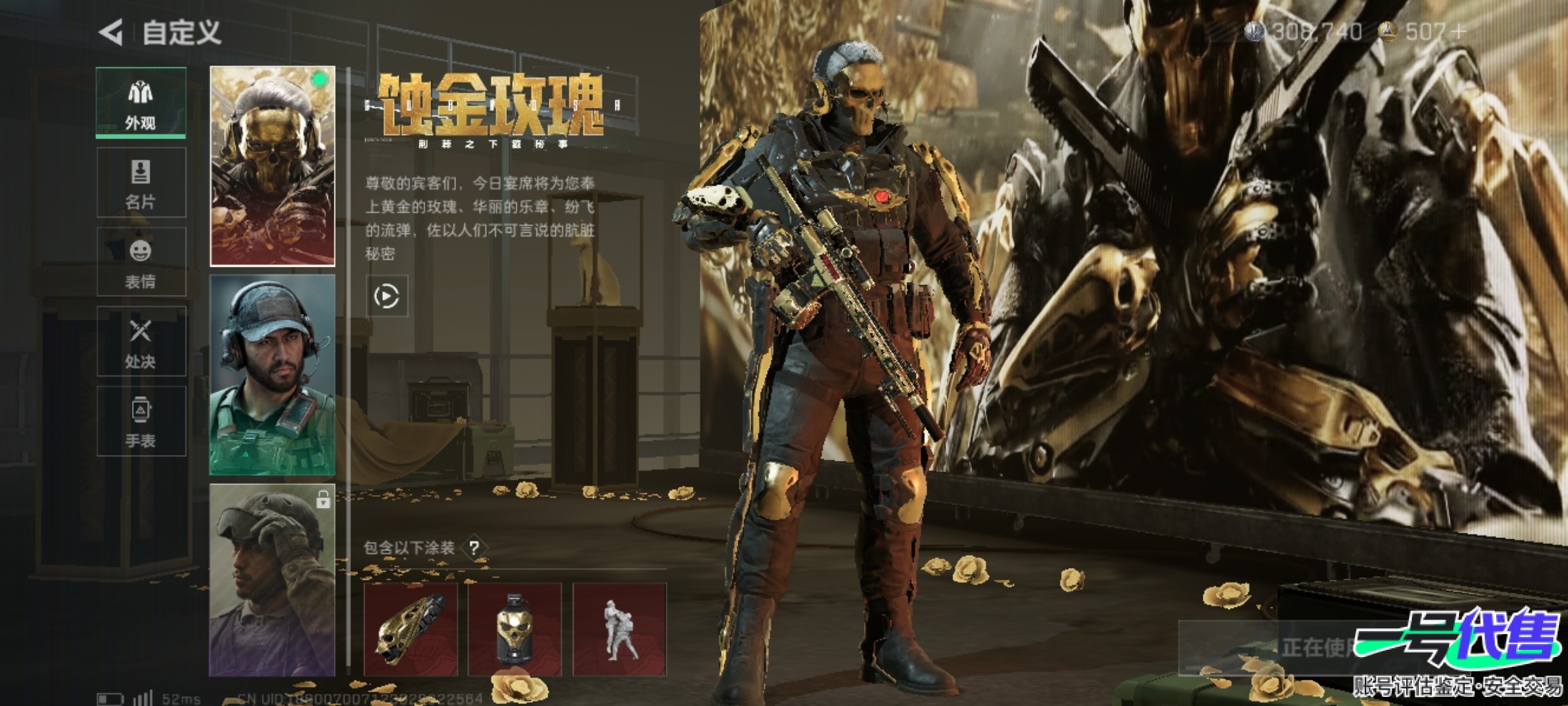The height and width of the screenshot is (706, 1568).
Task: Select the gold skull mask operator skin
Action: point(272,166)
